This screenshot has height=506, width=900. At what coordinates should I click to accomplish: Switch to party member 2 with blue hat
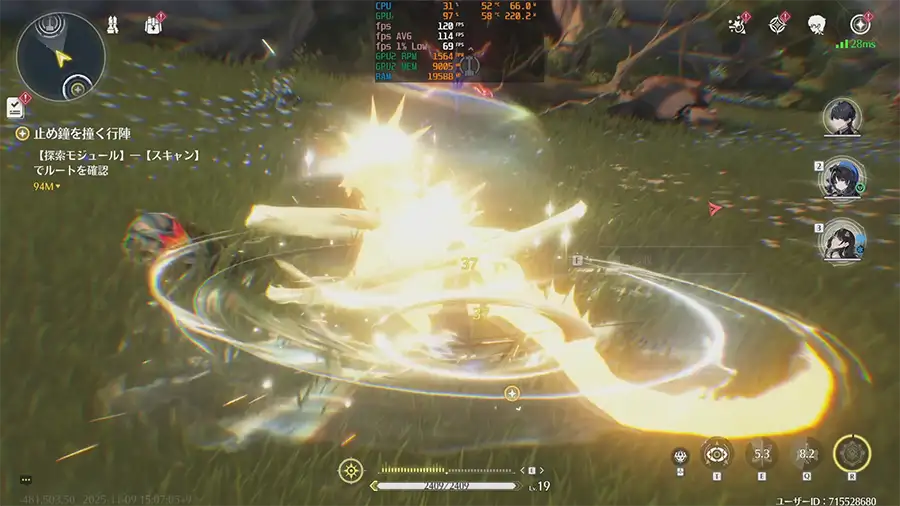pyautogui.click(x=841, y=178)
